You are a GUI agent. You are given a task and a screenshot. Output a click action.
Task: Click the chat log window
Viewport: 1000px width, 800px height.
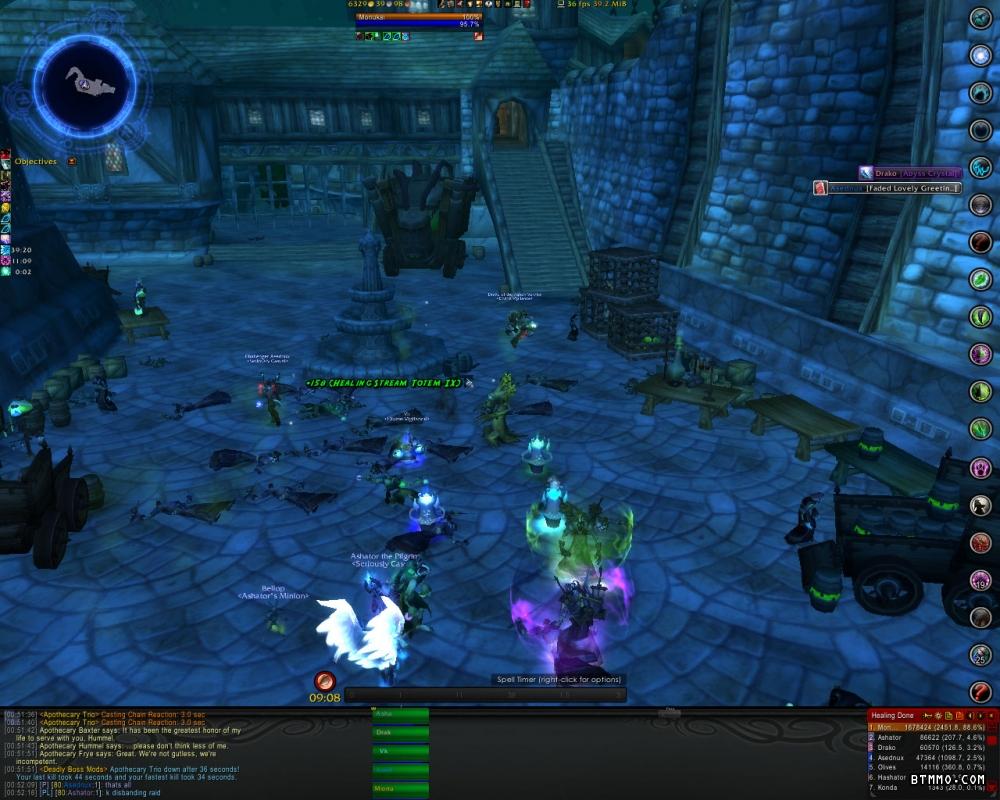pyautogui.click(x=180, y=754)
